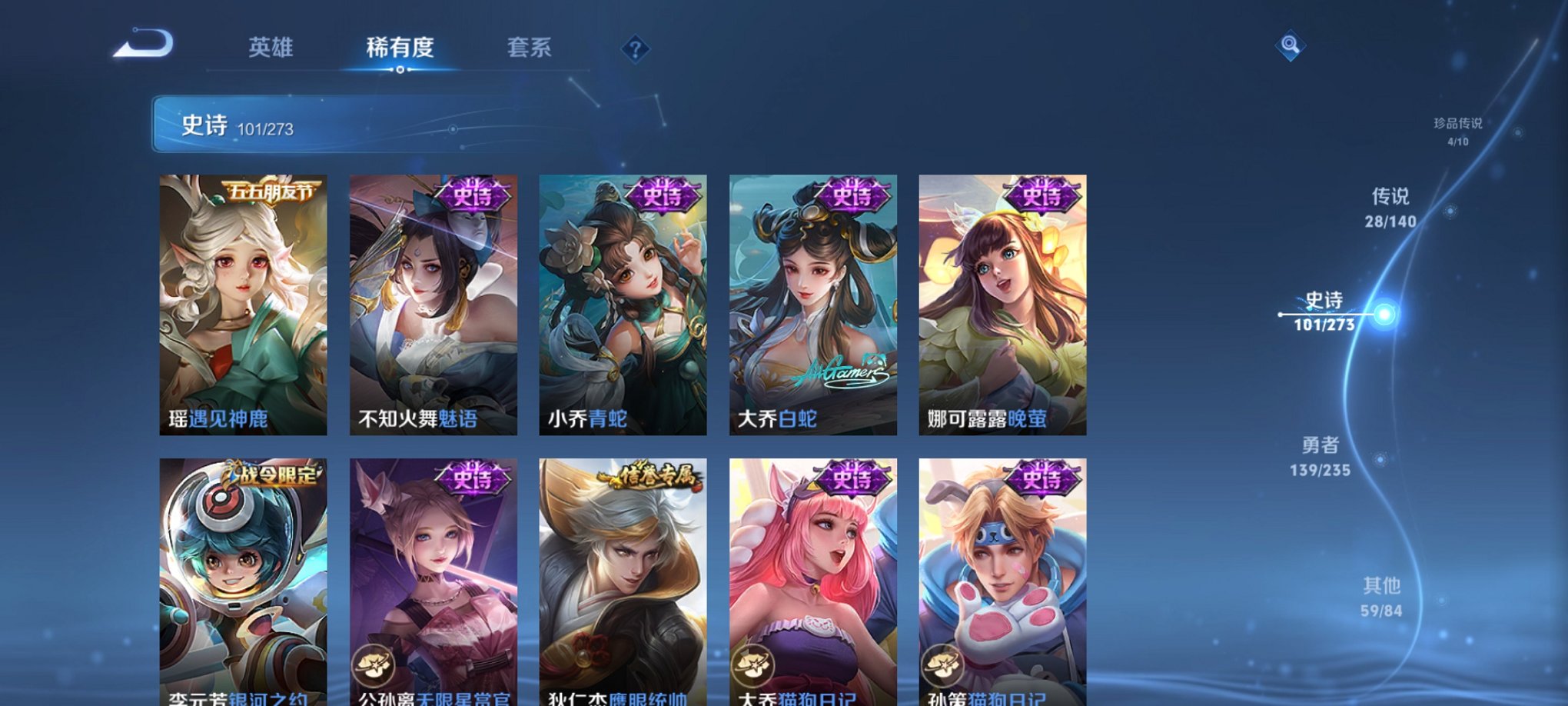
Task: Stay on the 稀有度 tab
Action: pyautogui.click(x=398, y=48)
